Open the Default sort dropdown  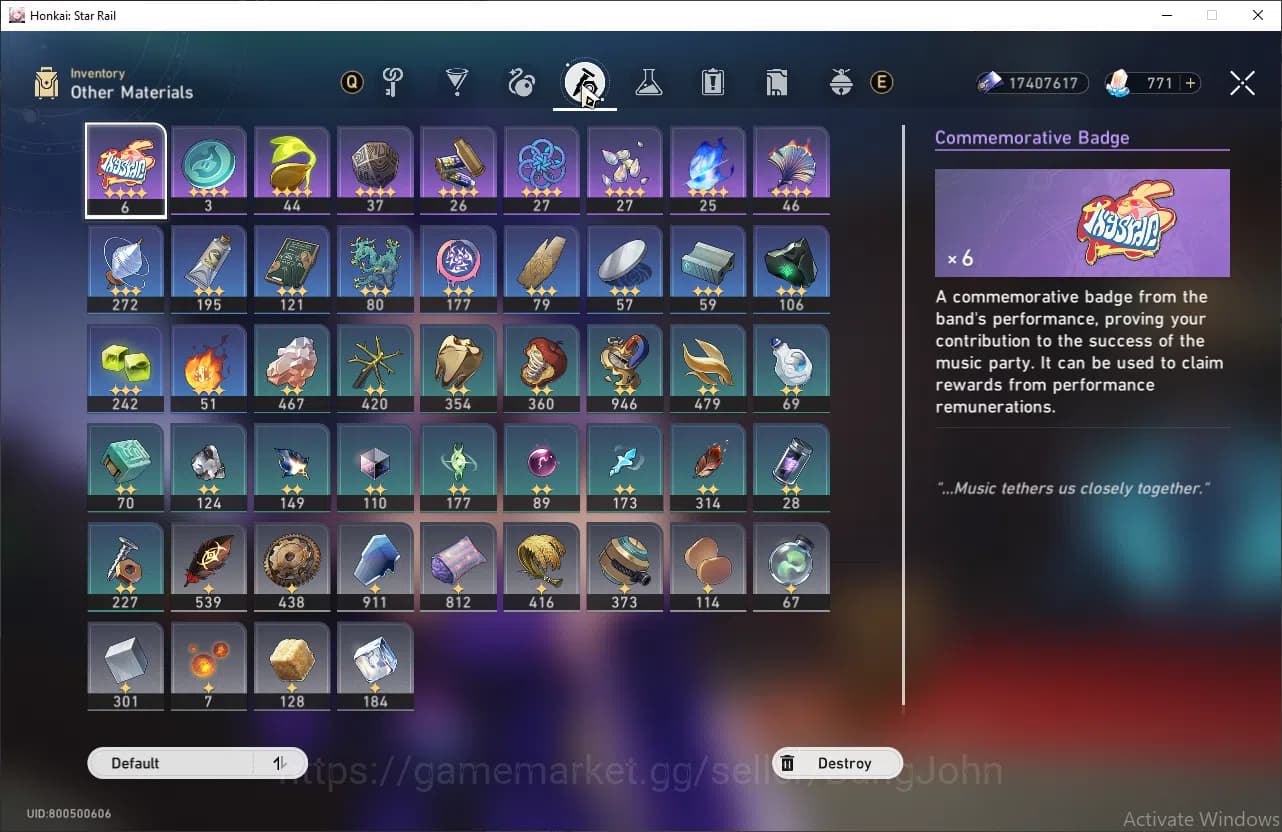pos(170,763)
